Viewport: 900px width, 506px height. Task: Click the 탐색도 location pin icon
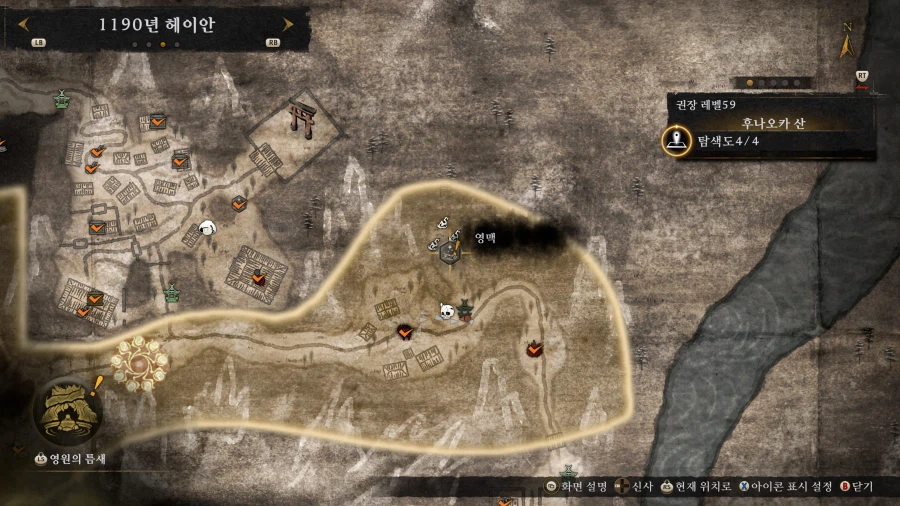pos(680,142)
